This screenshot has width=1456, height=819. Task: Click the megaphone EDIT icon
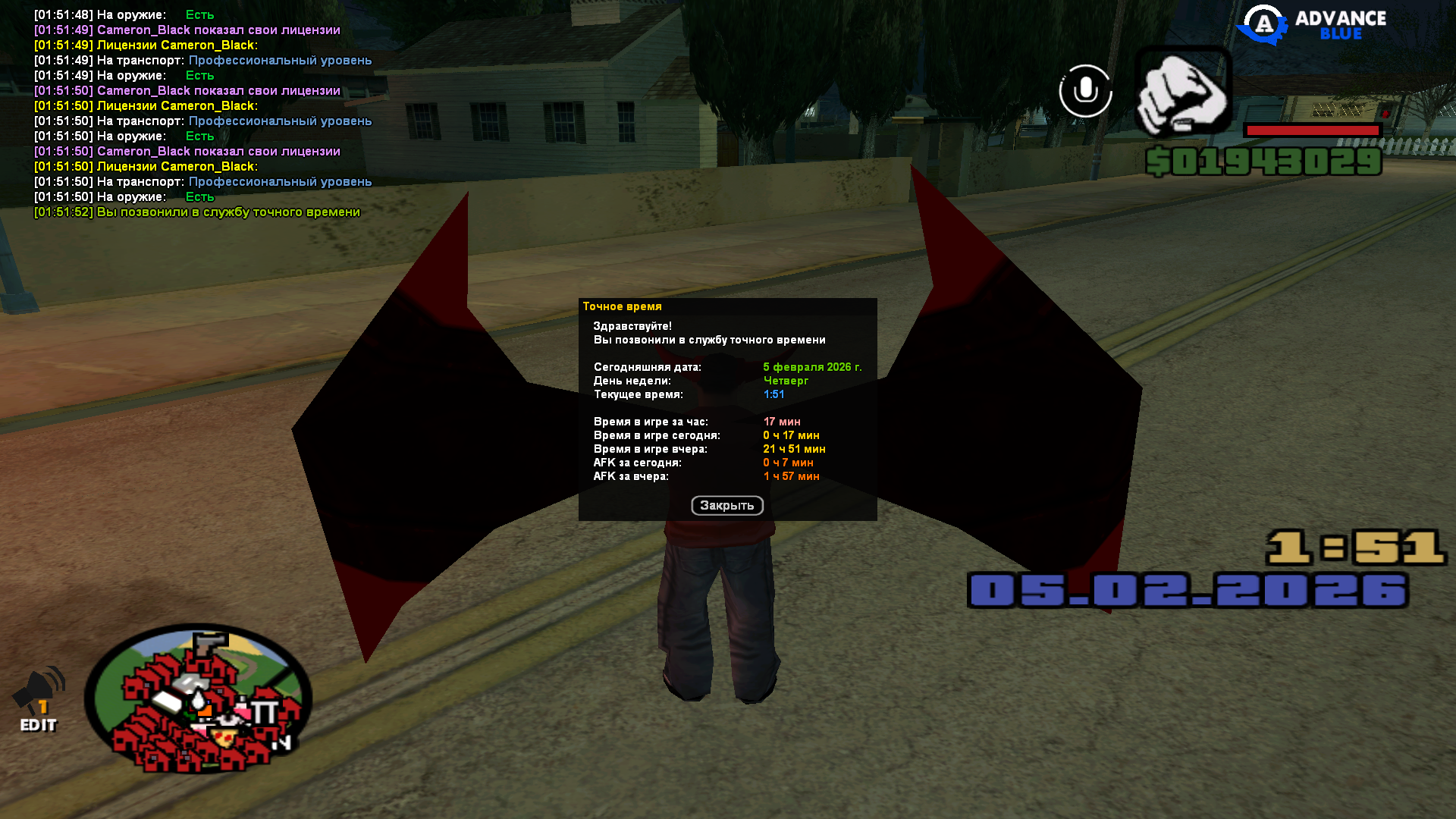tap(39, 698)
